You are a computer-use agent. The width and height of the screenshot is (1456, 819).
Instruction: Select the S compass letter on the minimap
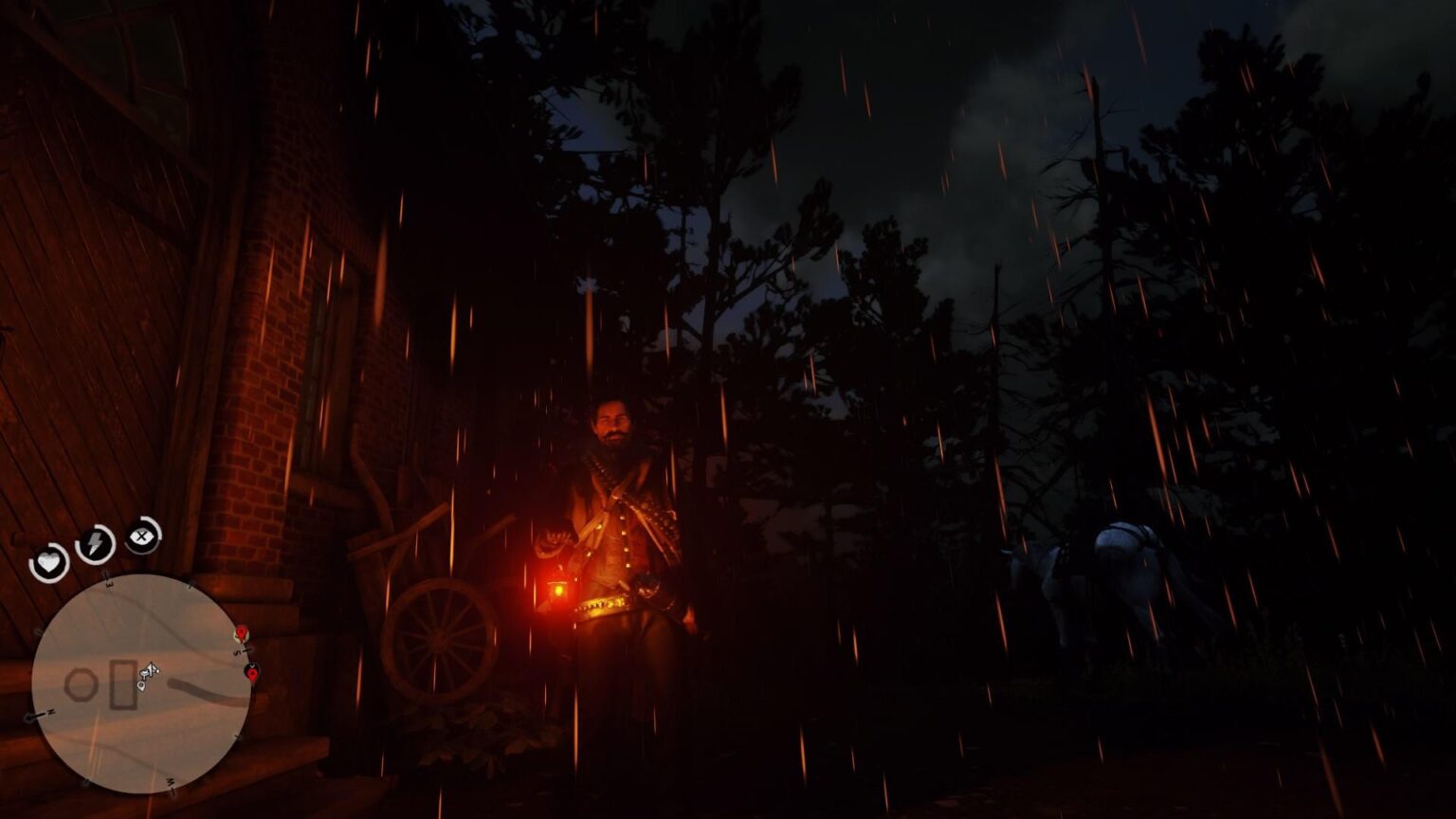(x=237, y=652)
